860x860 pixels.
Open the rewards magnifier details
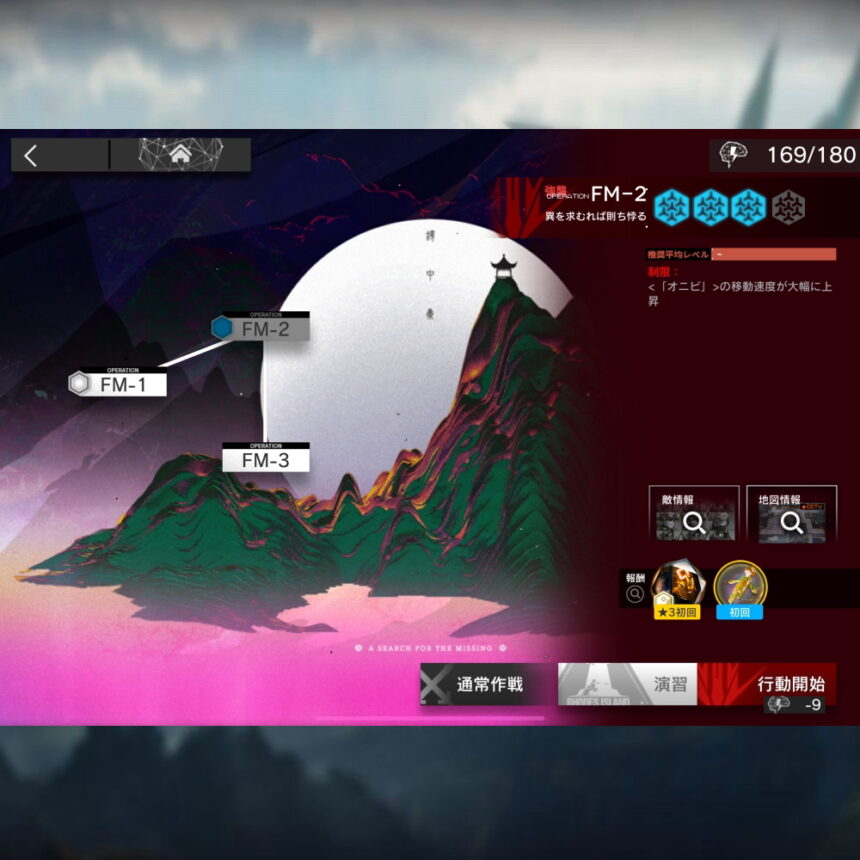635,594
